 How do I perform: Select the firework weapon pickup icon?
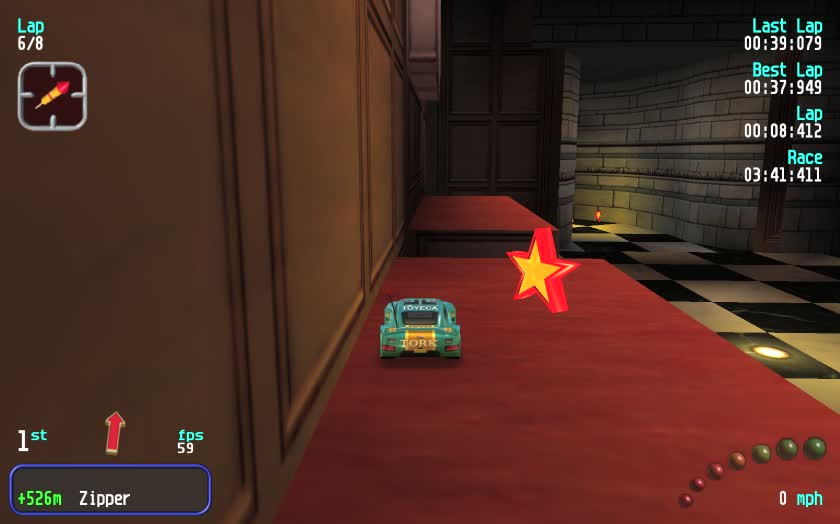[x=52, y=96]
